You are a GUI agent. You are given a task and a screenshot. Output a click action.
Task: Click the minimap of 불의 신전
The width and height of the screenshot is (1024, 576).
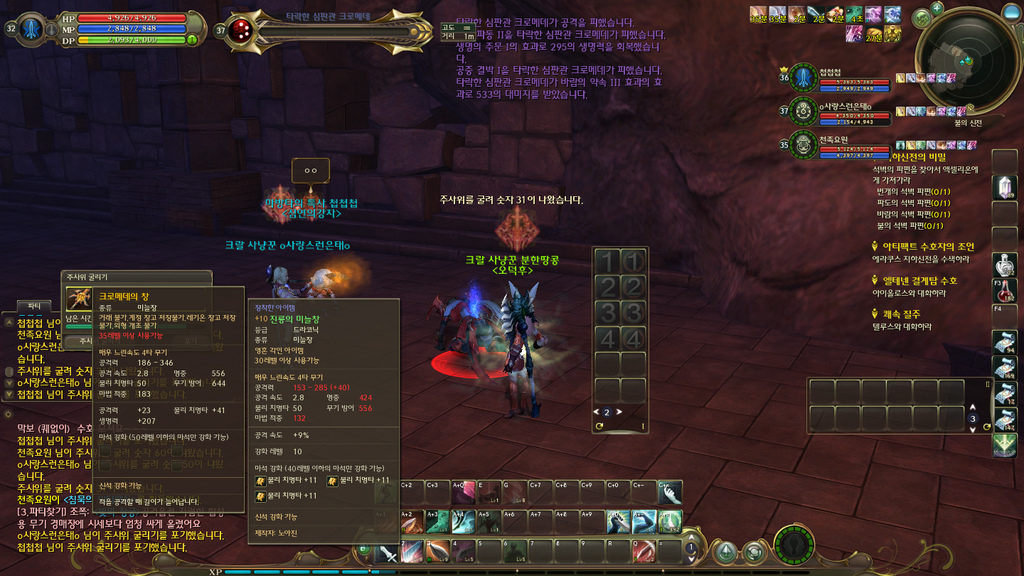(x=967, y=62)
